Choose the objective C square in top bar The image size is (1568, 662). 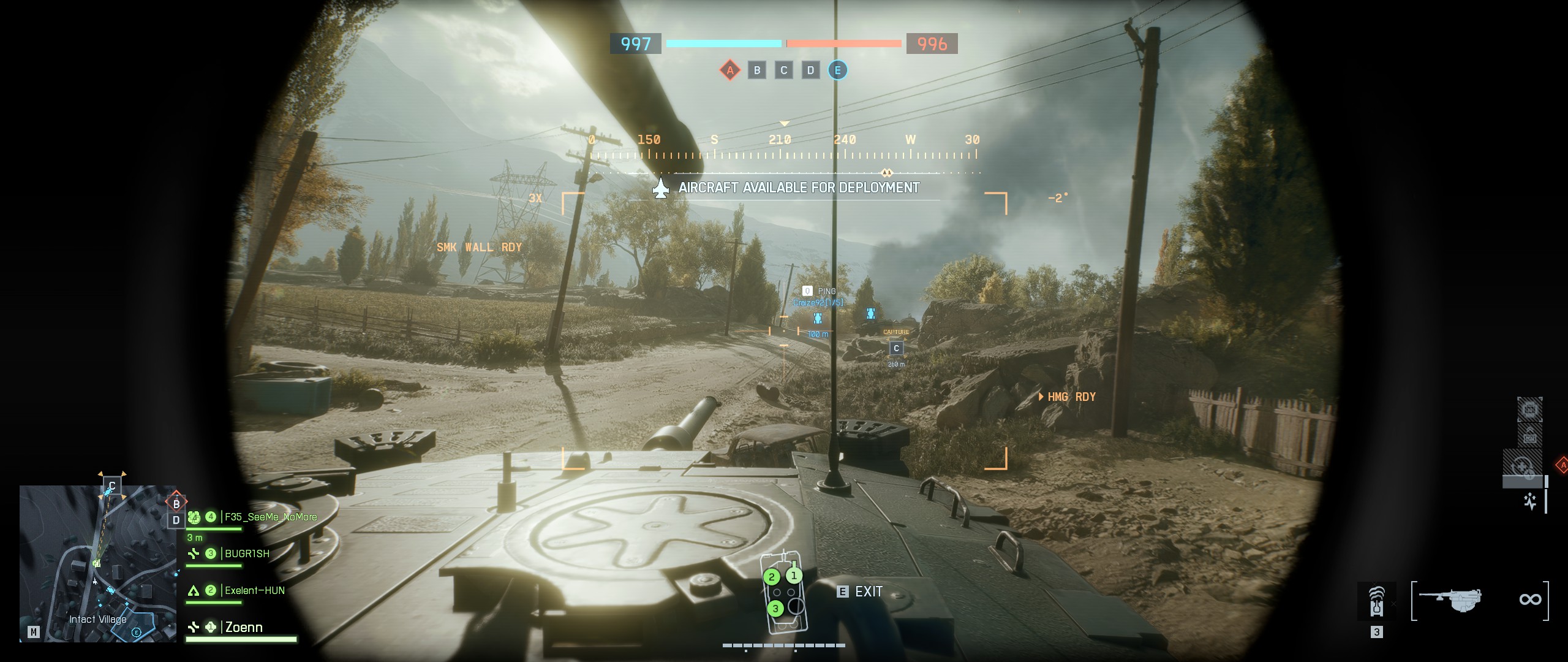(783, 70)
